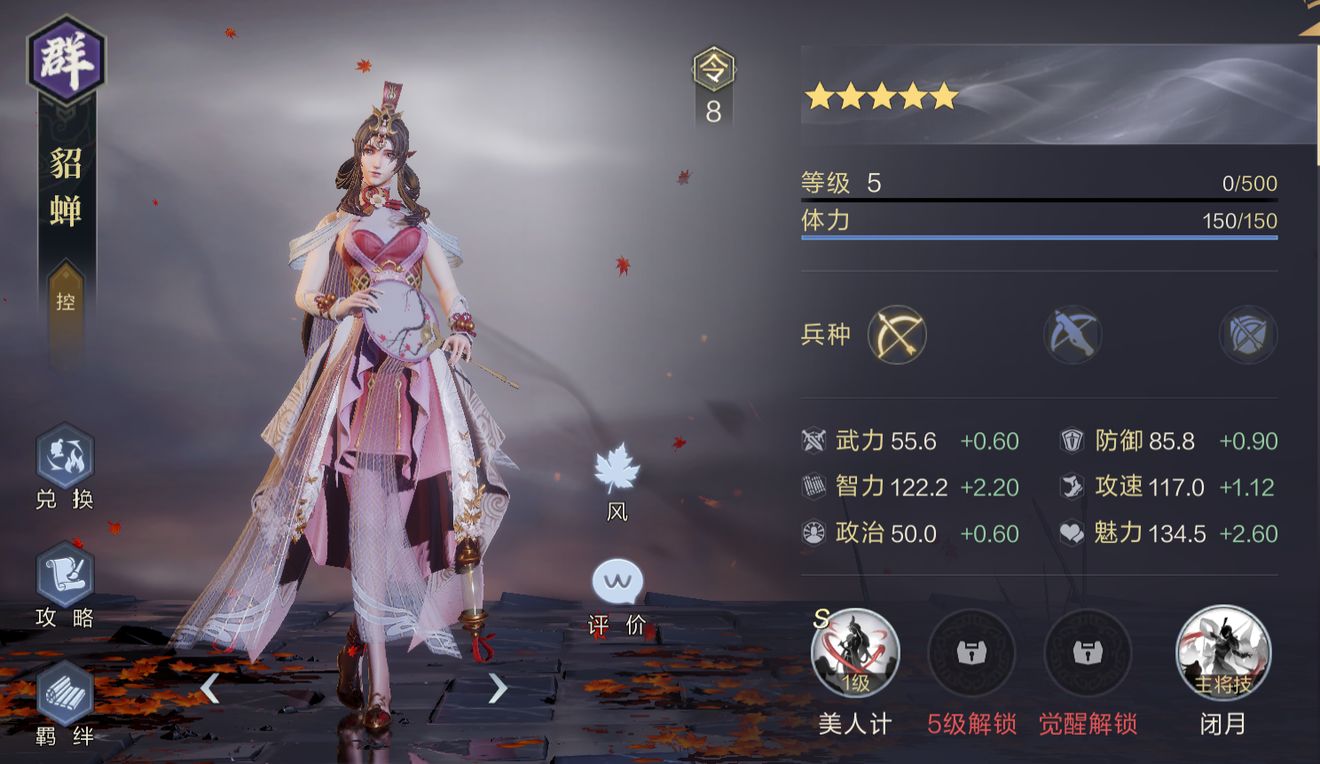
Task: Tap the locked 5级解锁 skill slot
Action: (971, 654)
